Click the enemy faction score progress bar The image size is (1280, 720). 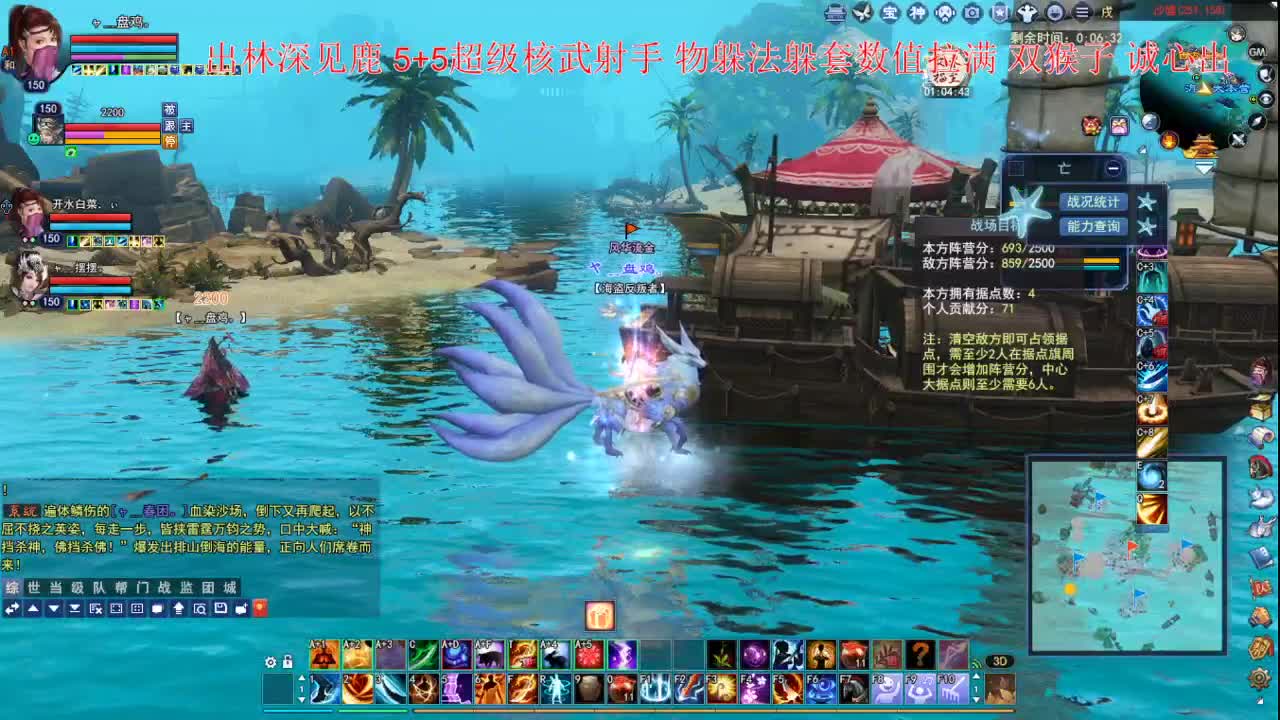[x=1101, y=261]
